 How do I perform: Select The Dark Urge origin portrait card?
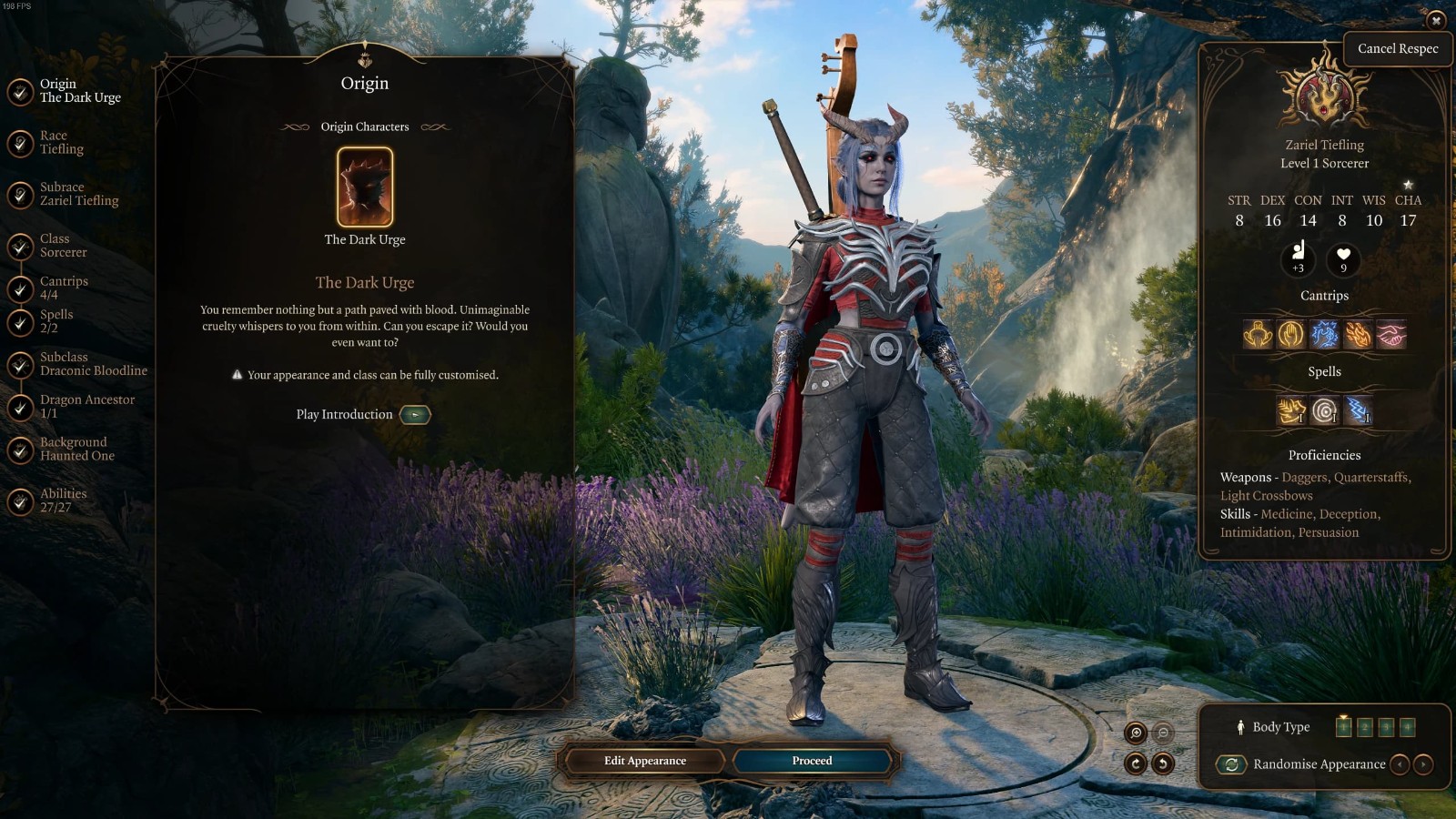pos(365,187)
